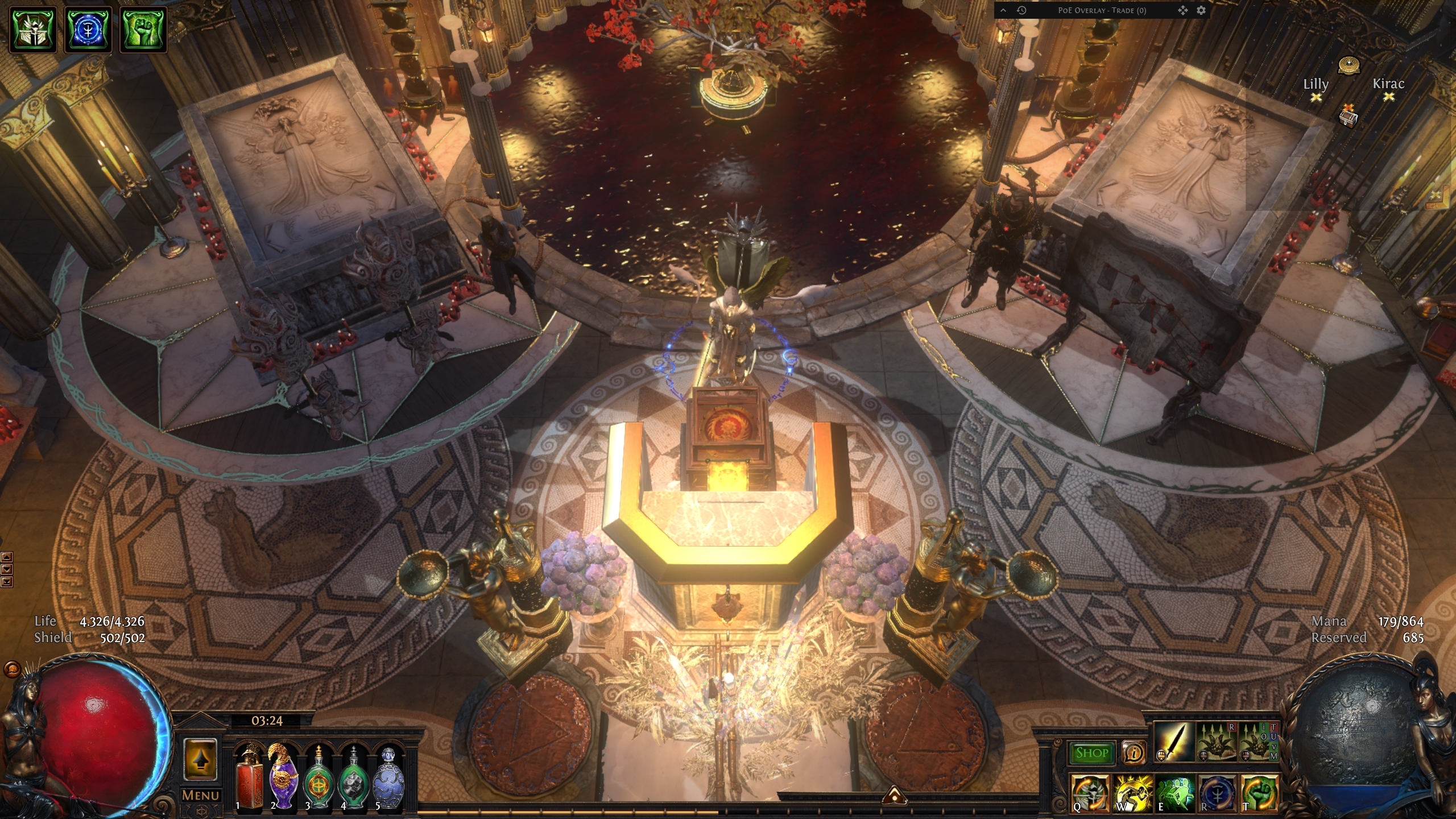Activate the yellow running figure skill

[x=1132, y=793]
